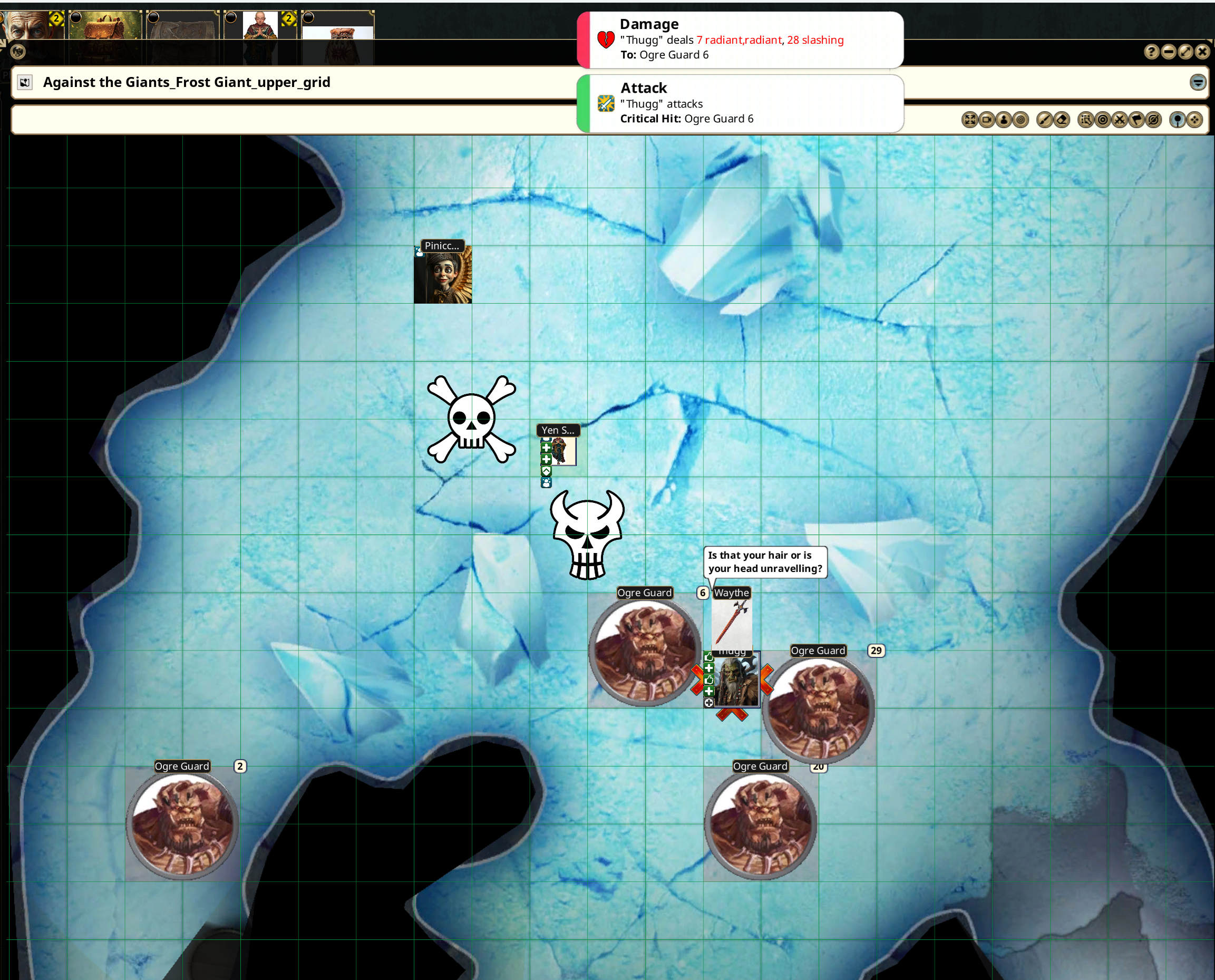This screenshot has height=980, width=1215.
Task: Activate the marquee selection tool
Action: tap(1085, 120)
